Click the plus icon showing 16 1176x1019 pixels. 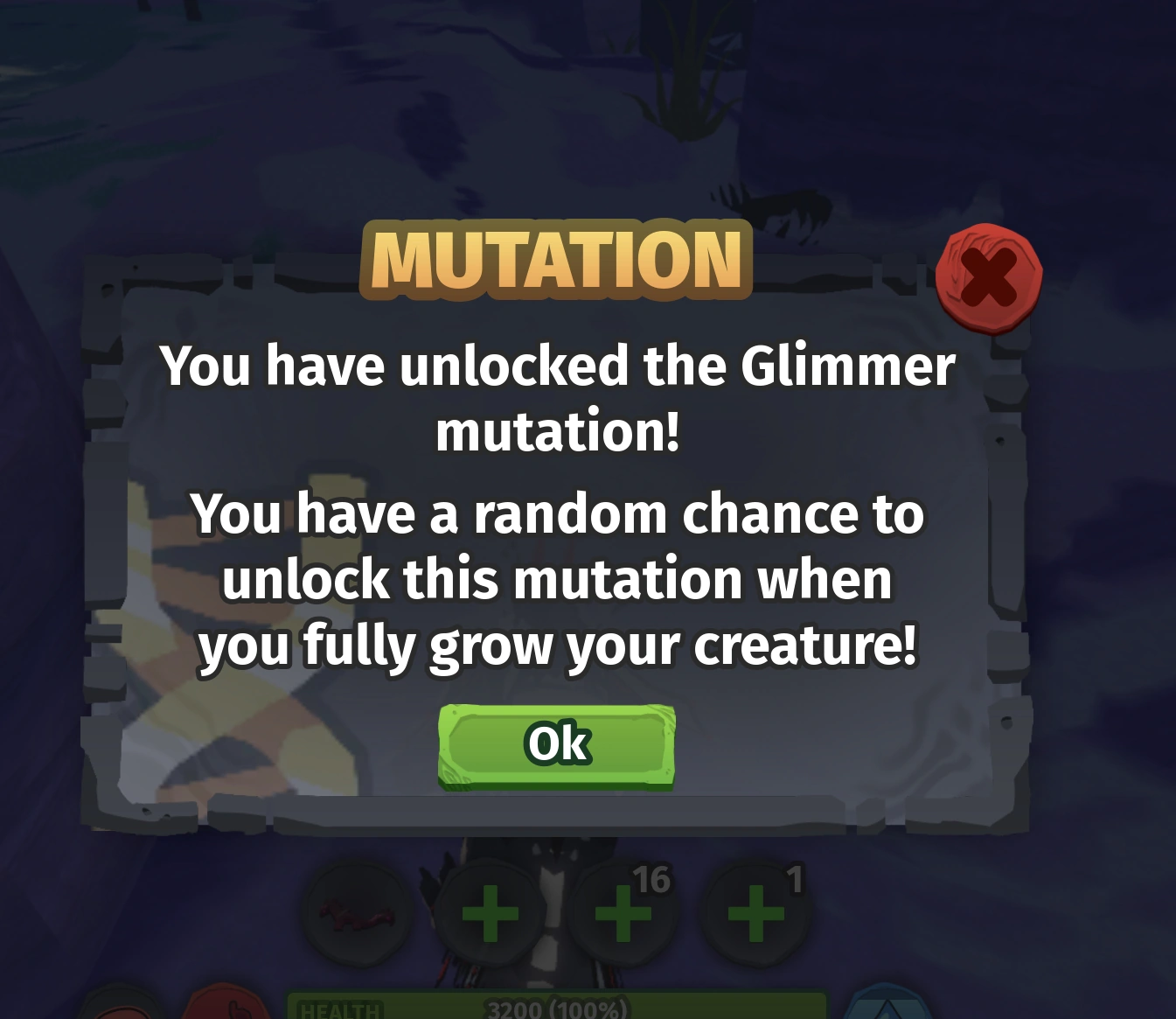coord(622,912)
